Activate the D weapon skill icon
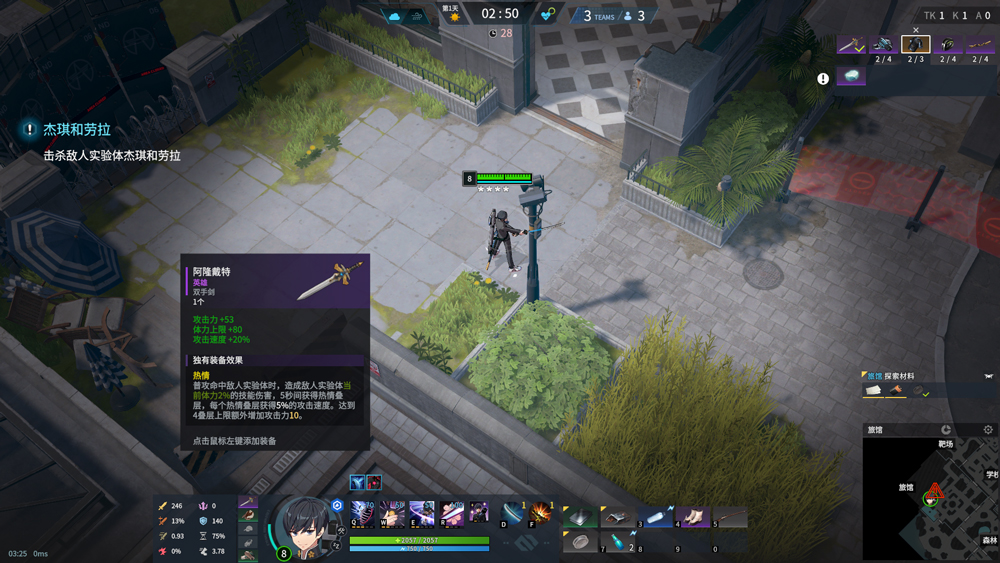The image size is (1000, 563). point(512,514)
